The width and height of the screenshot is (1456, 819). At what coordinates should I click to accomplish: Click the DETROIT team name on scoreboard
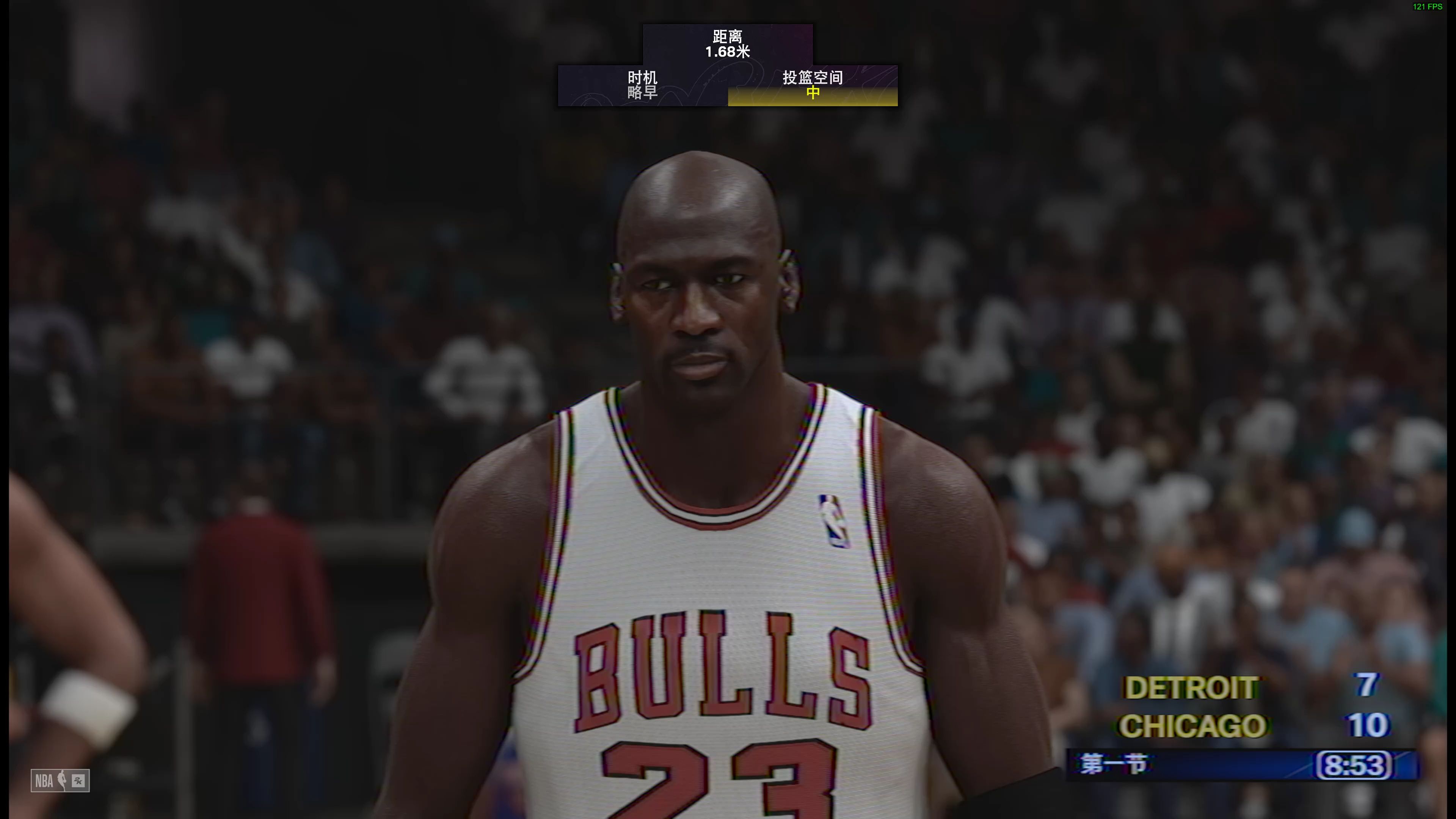coord(1191,689)
